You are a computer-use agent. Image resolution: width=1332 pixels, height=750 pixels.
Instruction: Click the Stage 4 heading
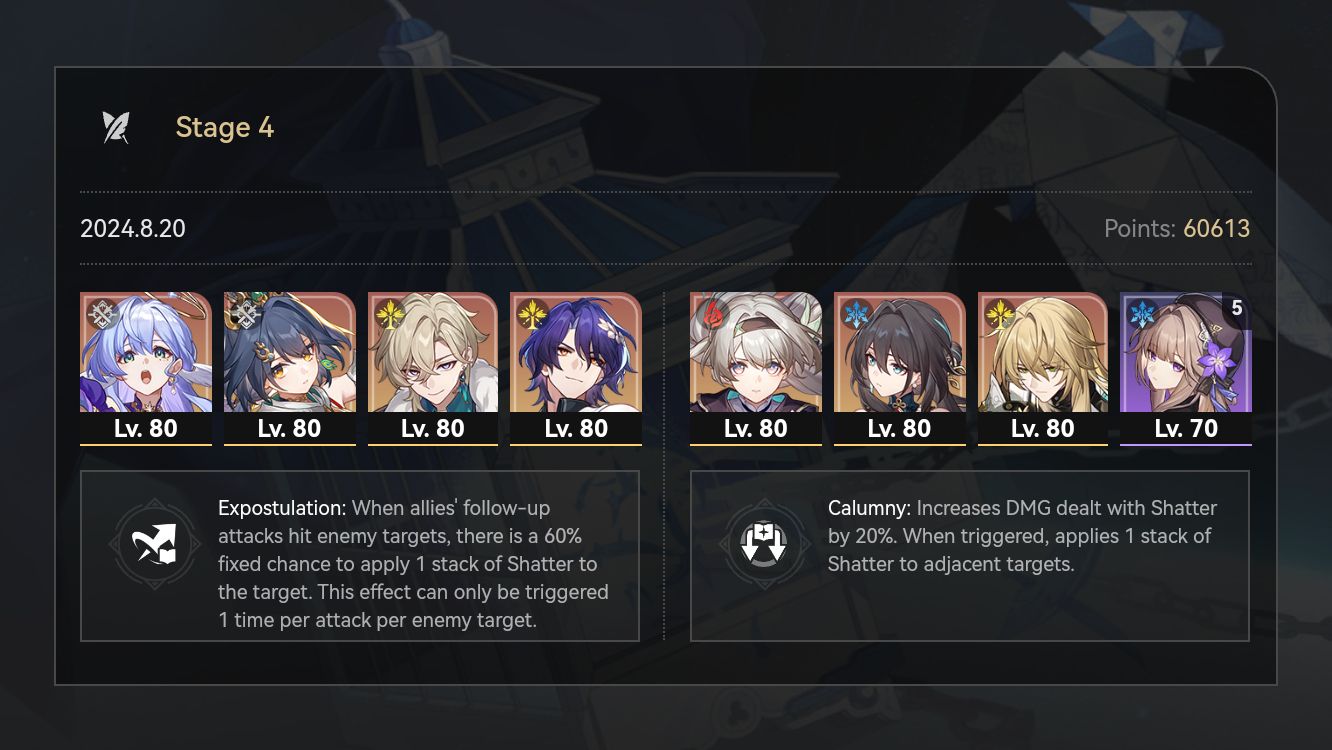(x=225, y=127)
